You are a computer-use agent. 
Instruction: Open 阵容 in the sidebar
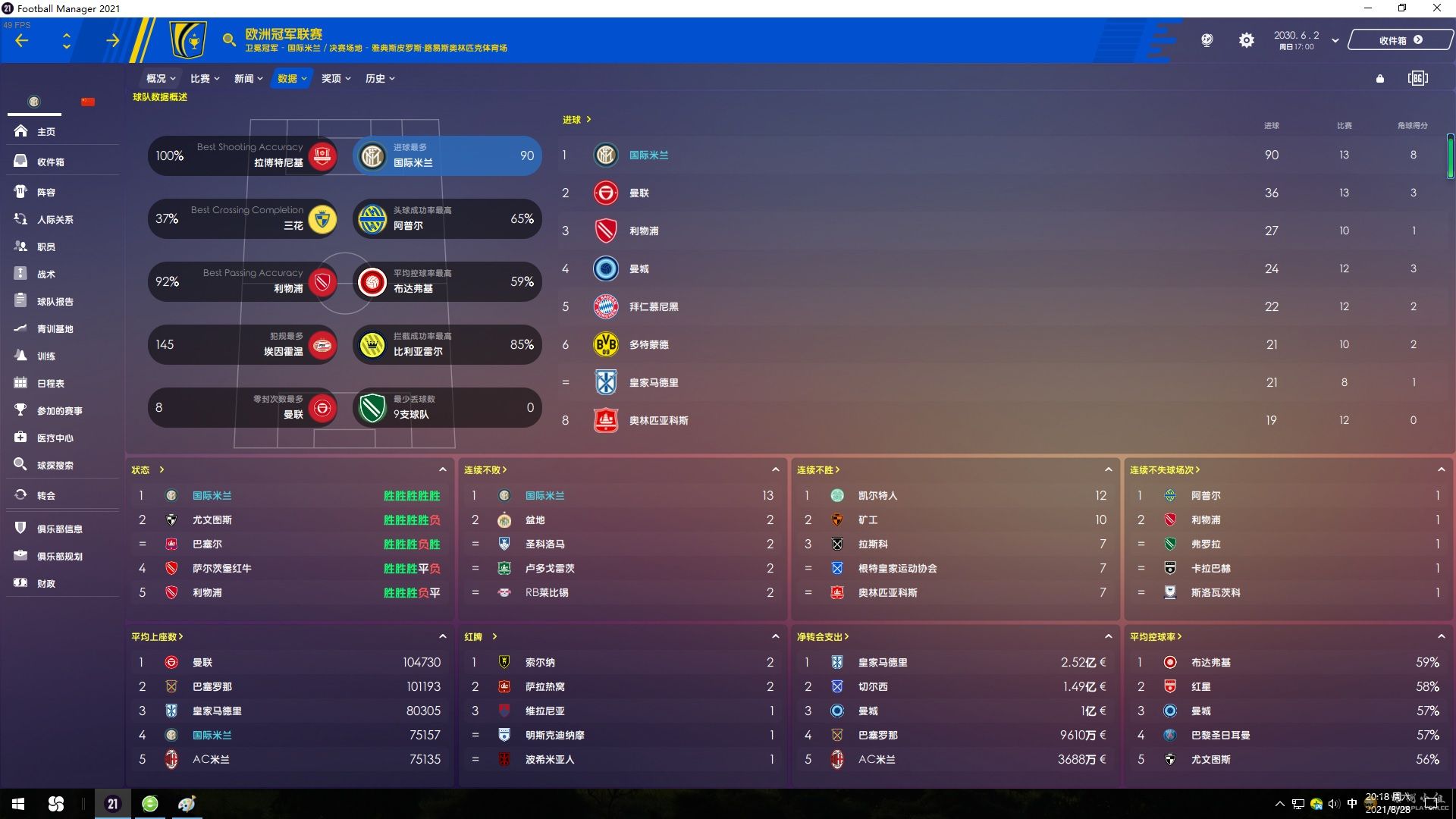46,193
